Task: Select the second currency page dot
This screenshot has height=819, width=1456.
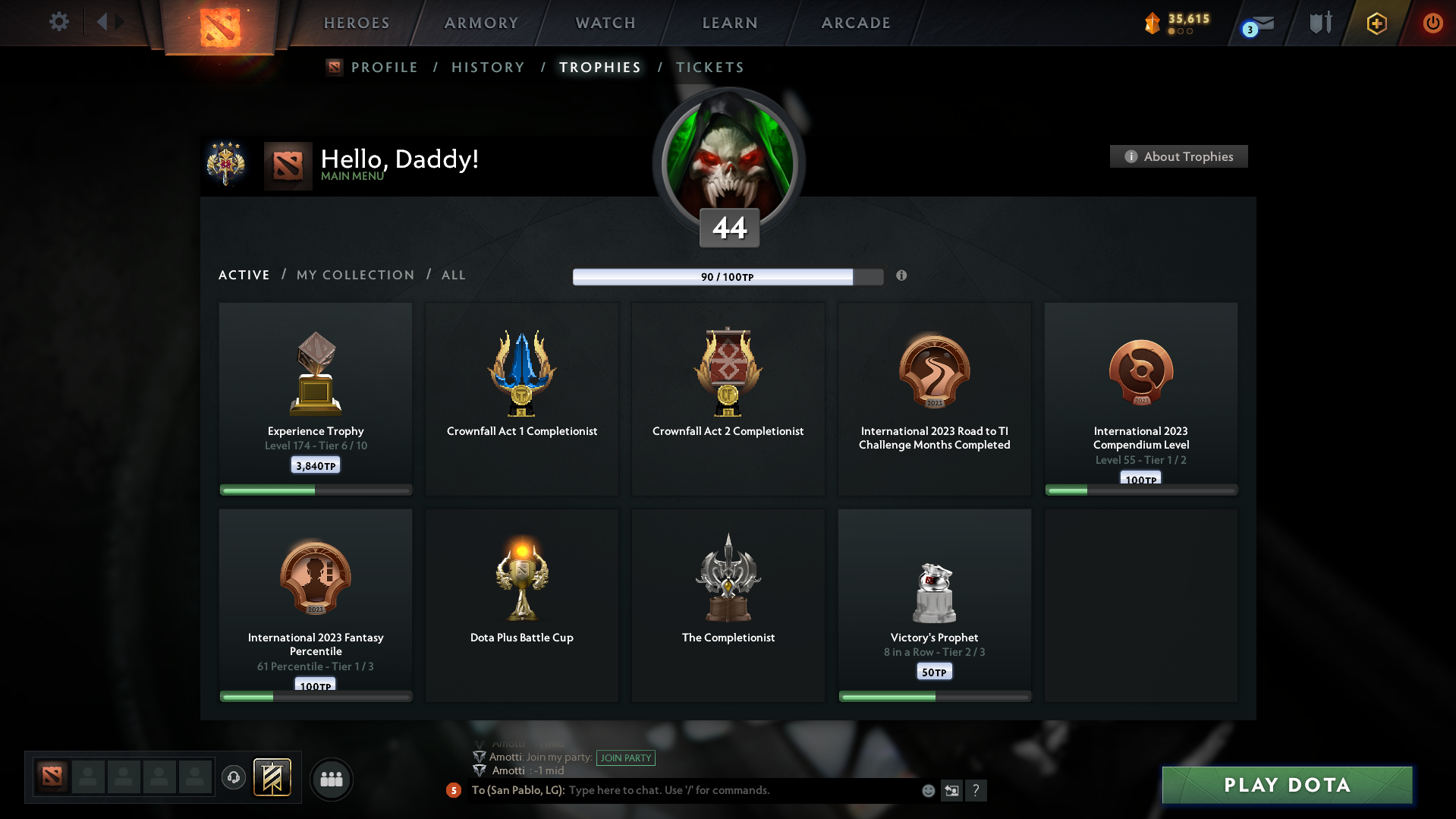Action: 1181,30
